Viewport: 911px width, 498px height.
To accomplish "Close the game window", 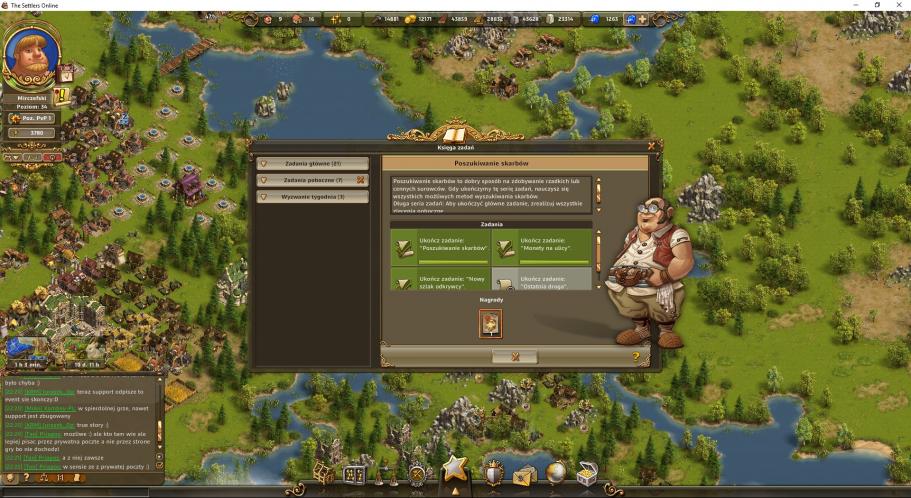I will pyautogui.click(x=898, y=5).
